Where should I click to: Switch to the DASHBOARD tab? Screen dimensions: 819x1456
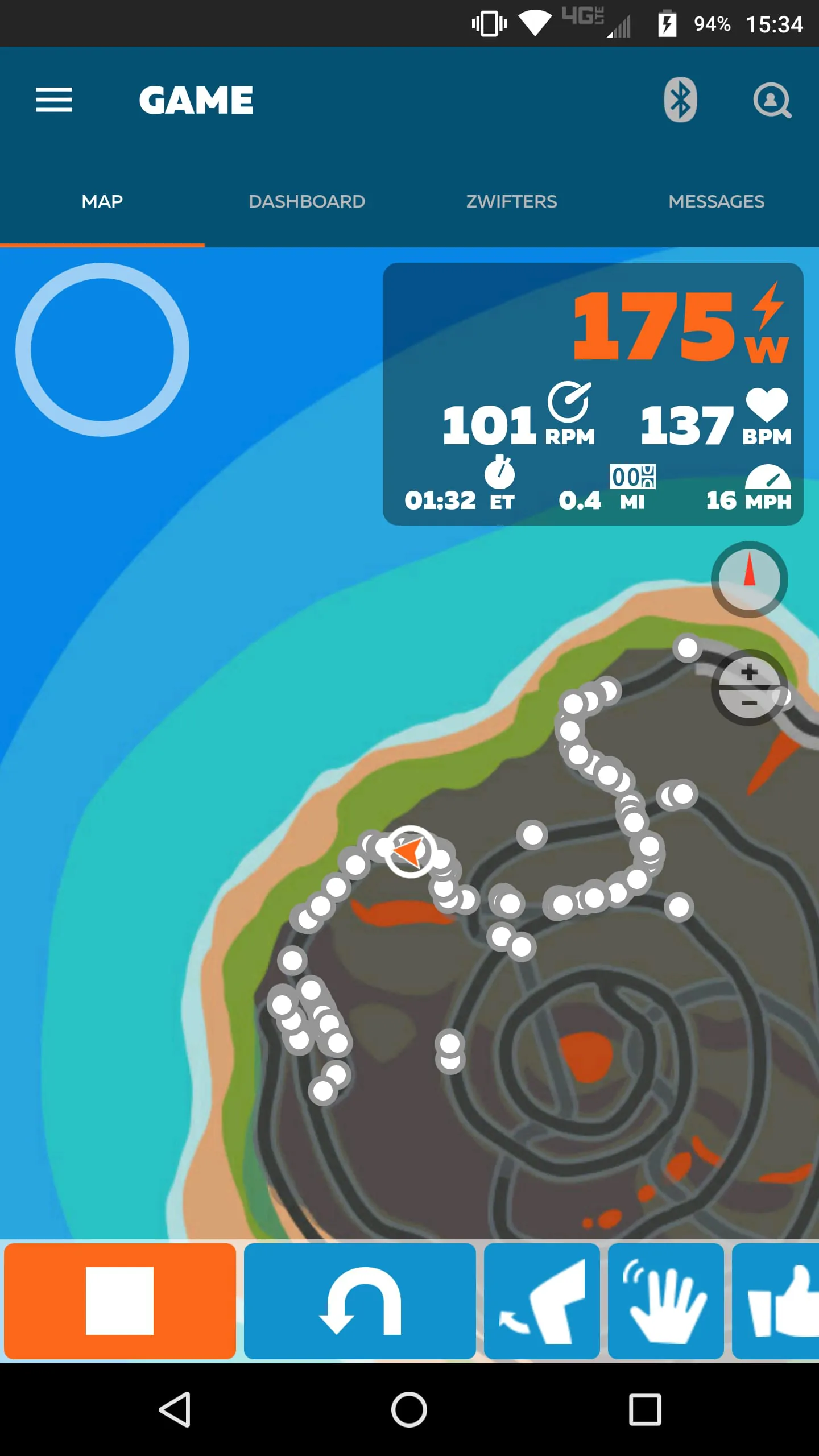click(307, 201)
